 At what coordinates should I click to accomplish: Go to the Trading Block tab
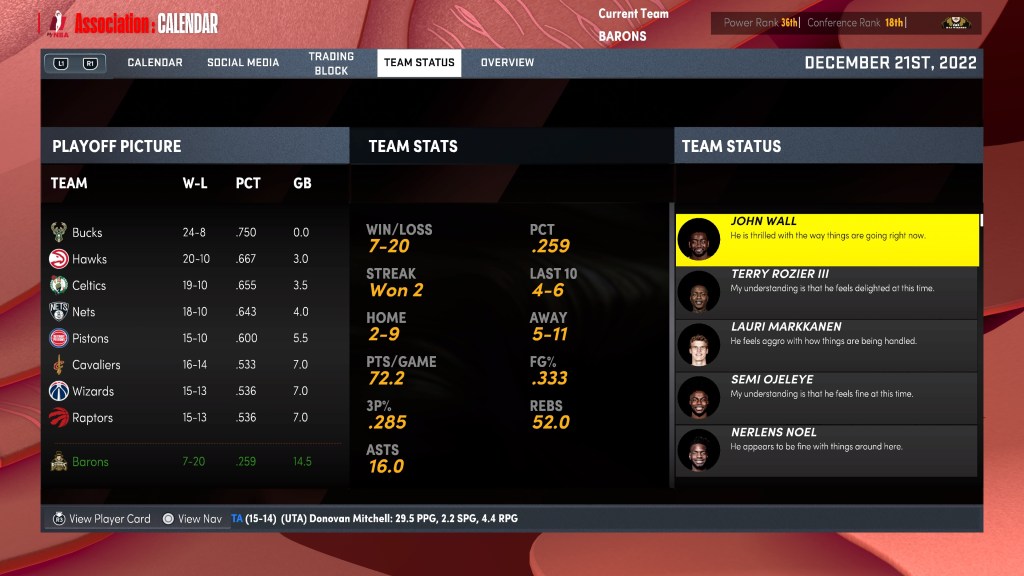(x=331, y=64)
